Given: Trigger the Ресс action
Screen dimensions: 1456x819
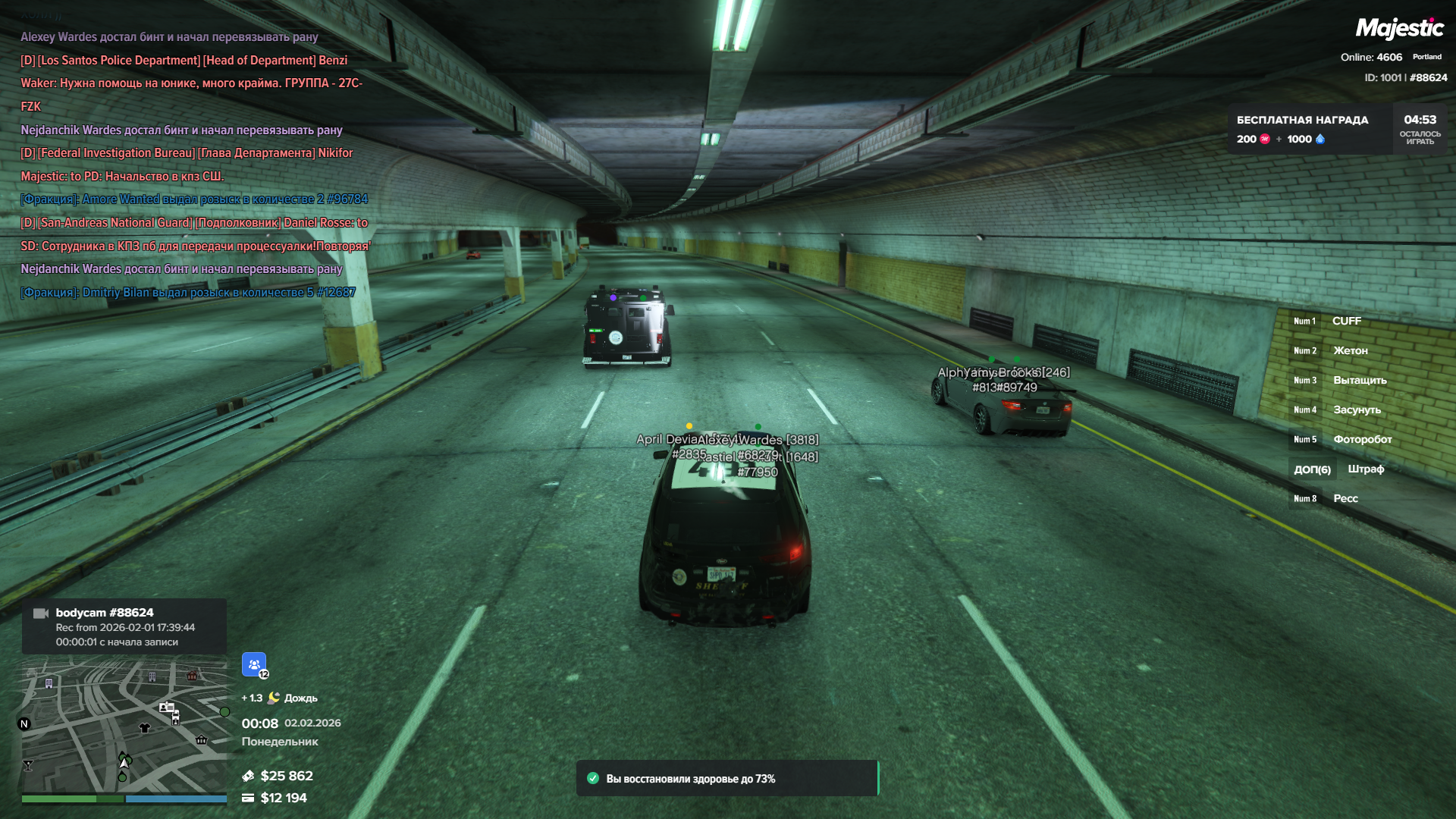Looking at the screenshot, I should pyautogui.click(x=1345, y=499).
